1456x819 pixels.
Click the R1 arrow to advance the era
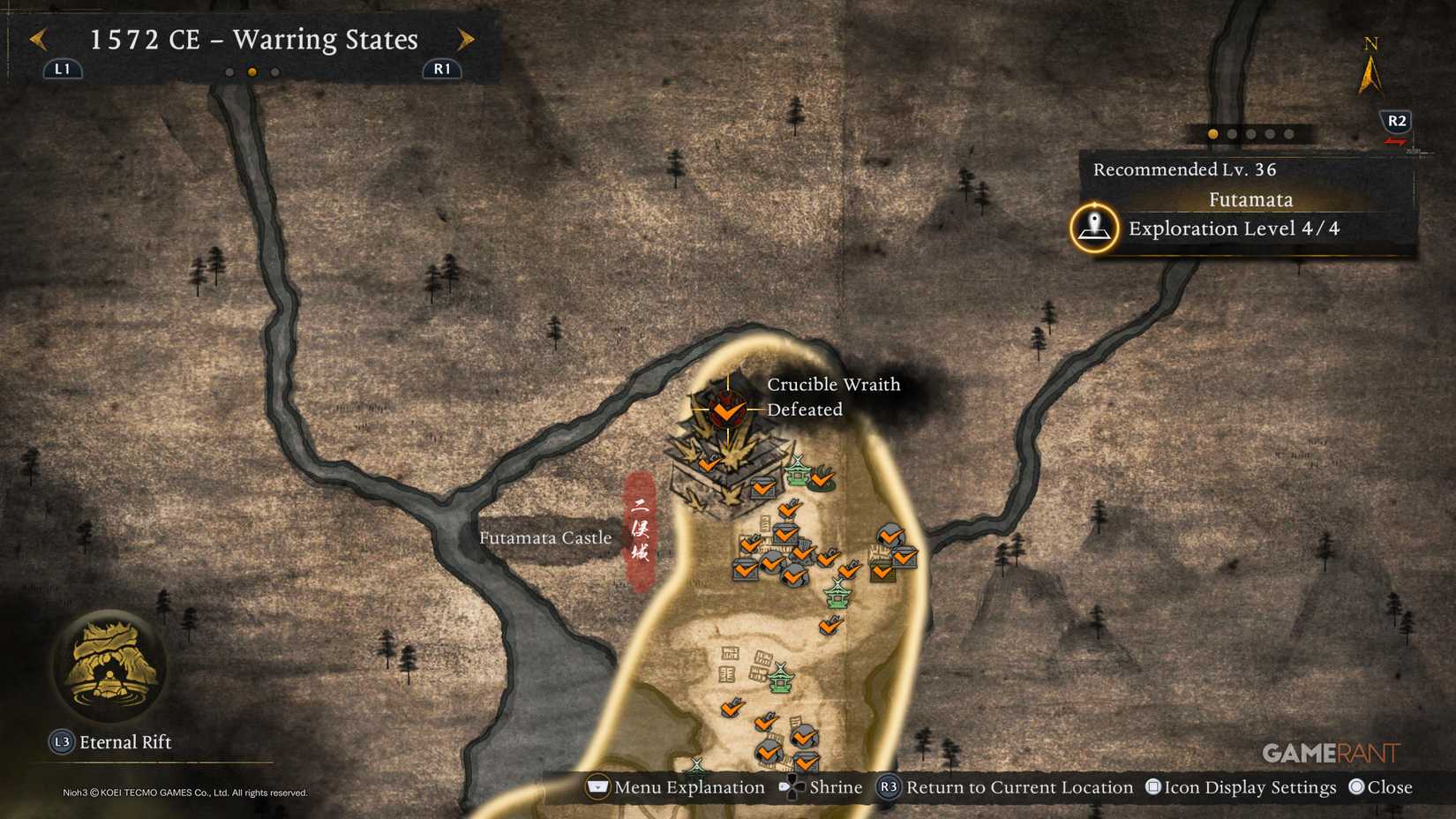point(467,40)
